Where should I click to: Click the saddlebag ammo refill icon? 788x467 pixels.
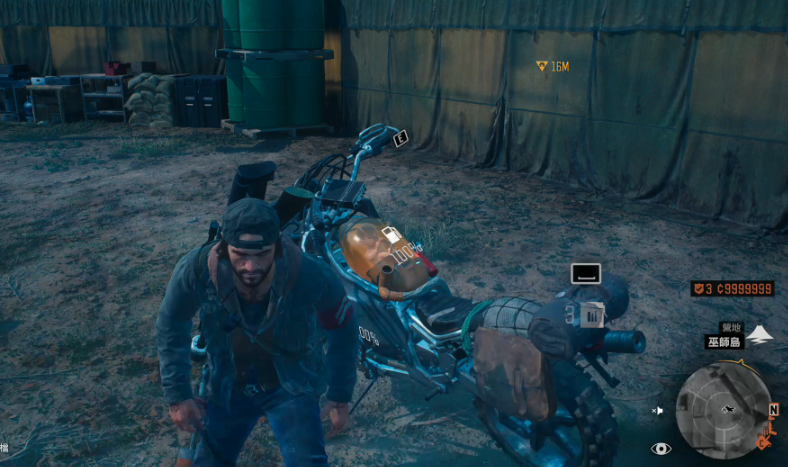tap(591, 316)
